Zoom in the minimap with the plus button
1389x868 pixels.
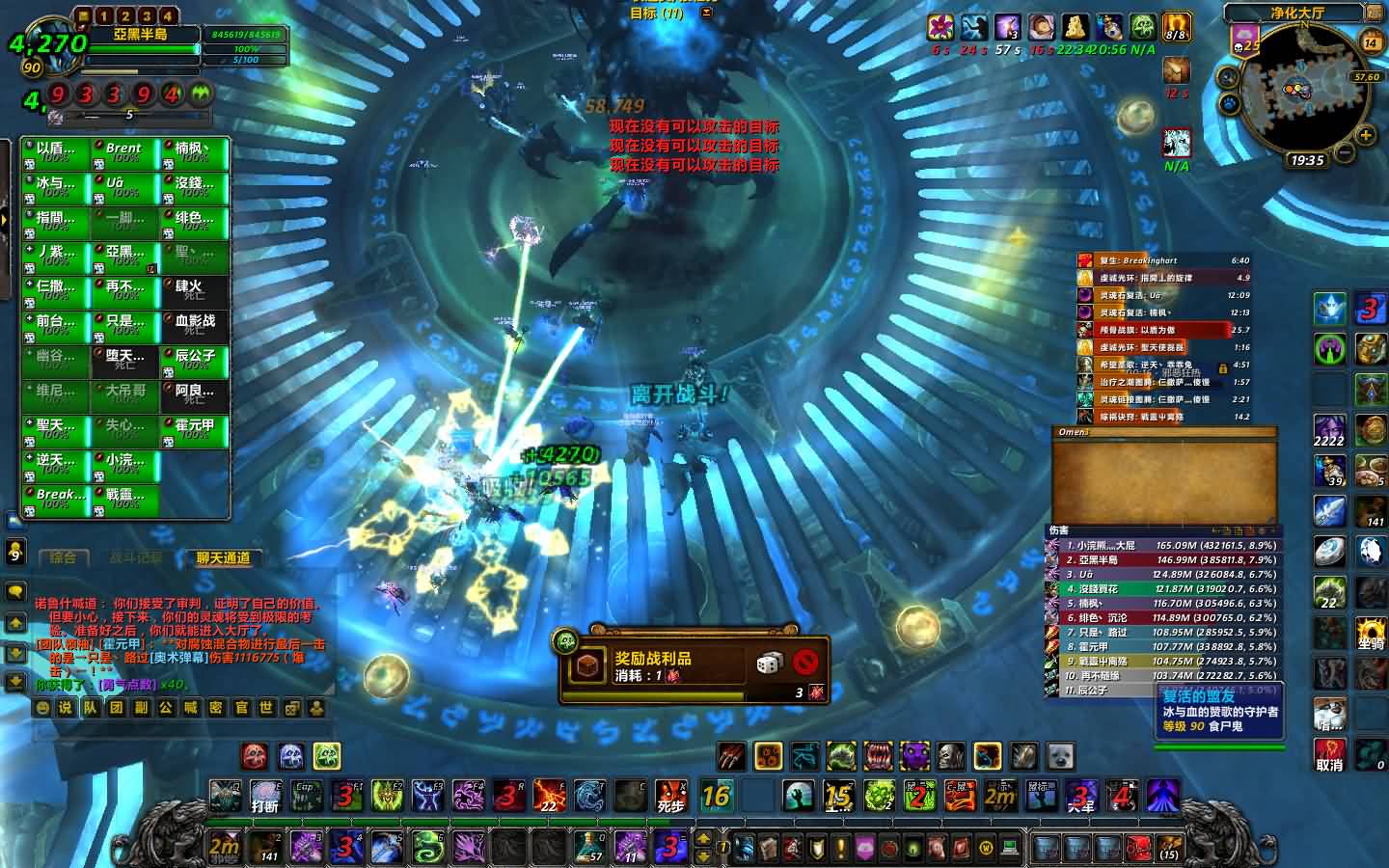1367,135
